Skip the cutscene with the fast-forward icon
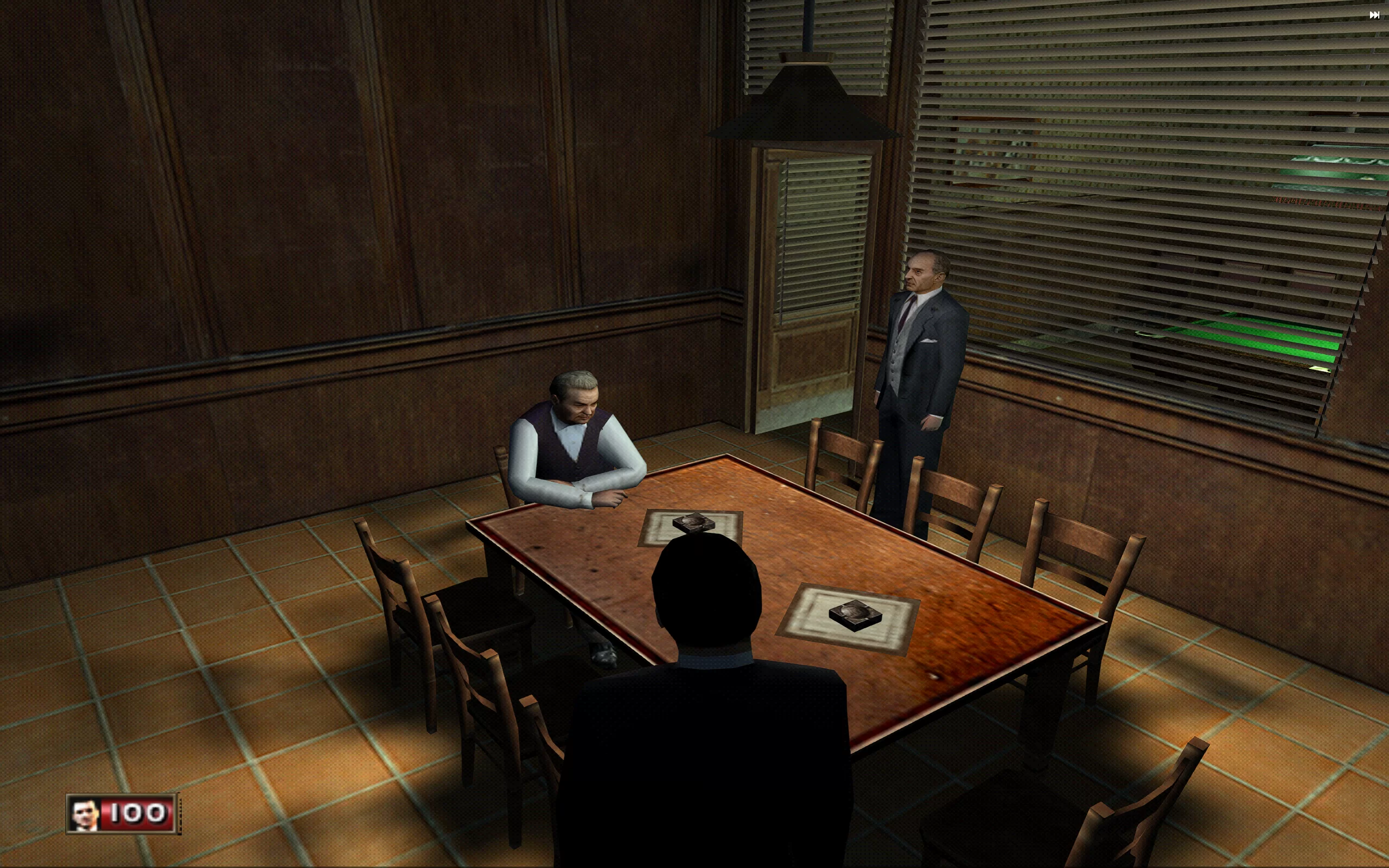1389x868 pixels. (x=1374, y=16)
